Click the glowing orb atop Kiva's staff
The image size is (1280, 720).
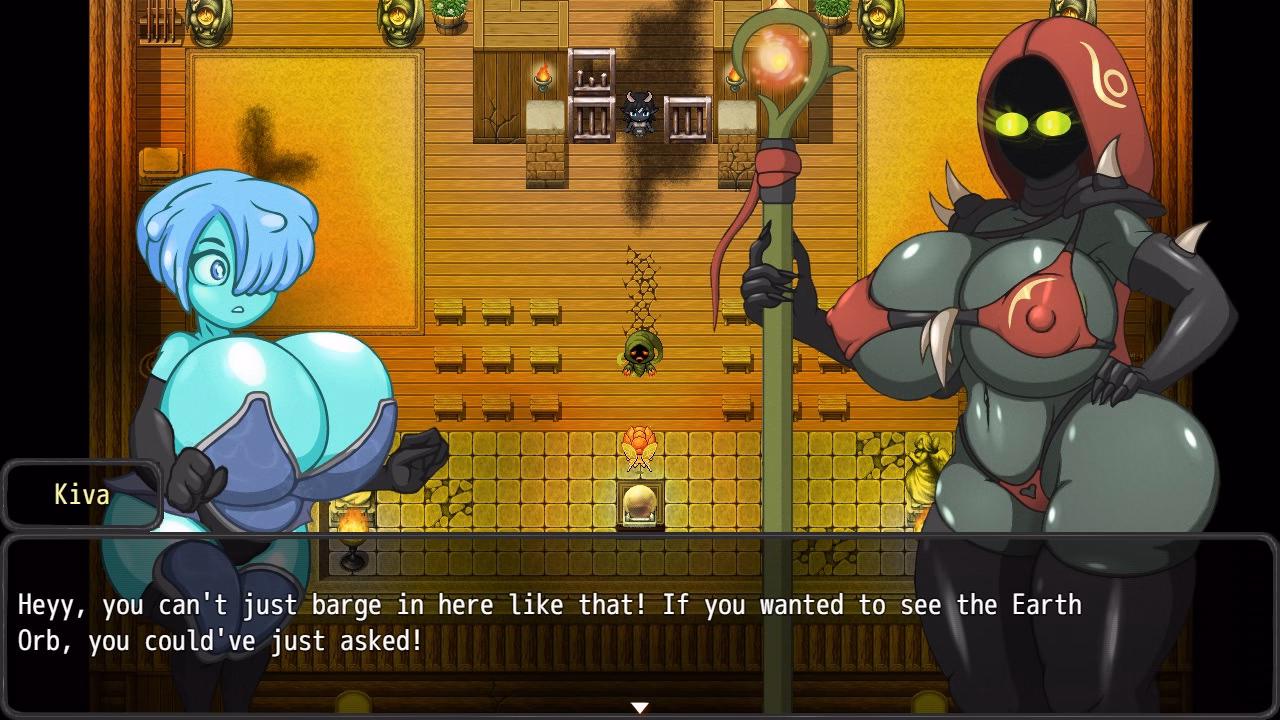click(778, 62)
